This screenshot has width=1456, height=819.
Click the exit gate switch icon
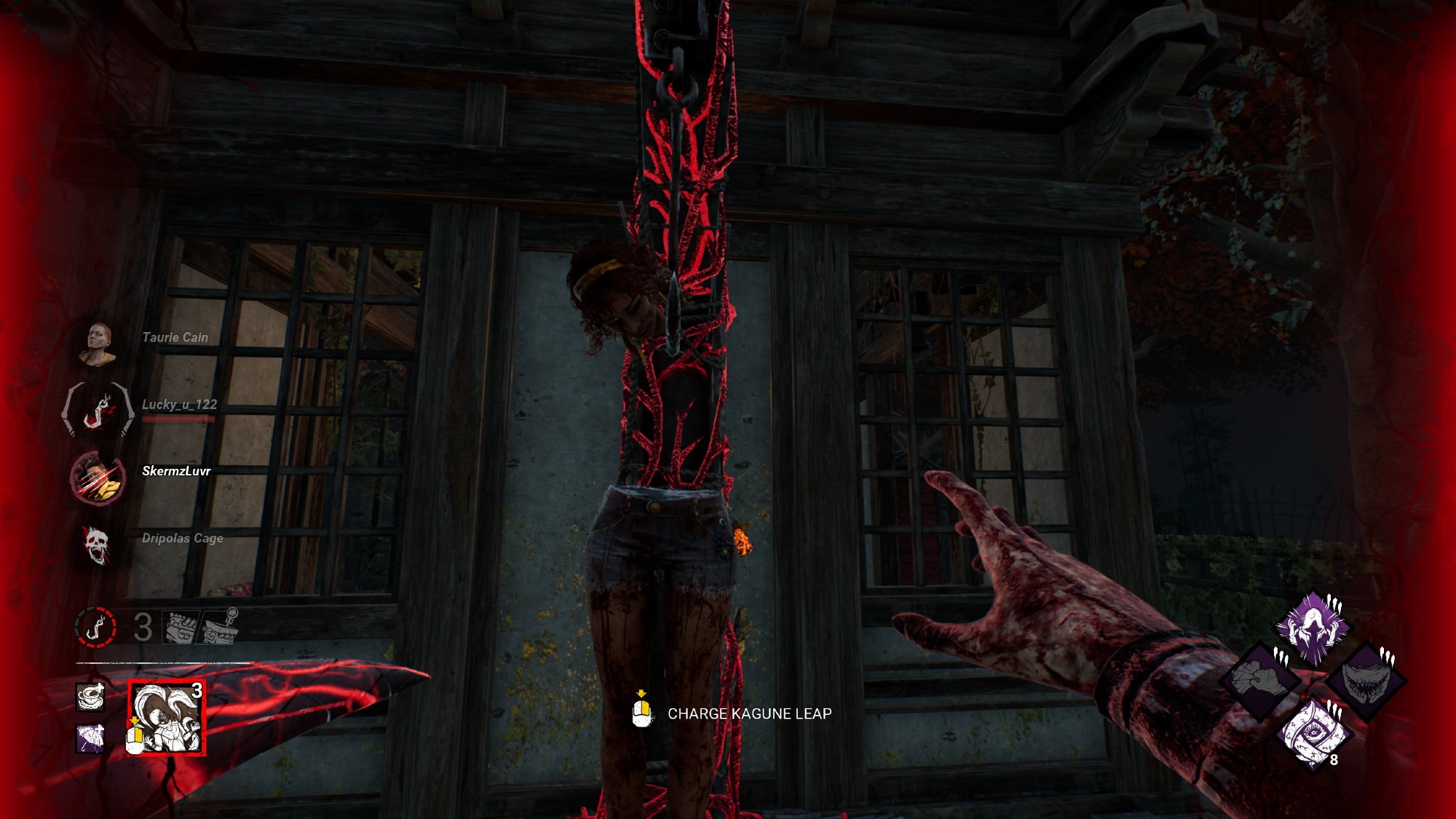pyautogui.click(x=221, y=627)
